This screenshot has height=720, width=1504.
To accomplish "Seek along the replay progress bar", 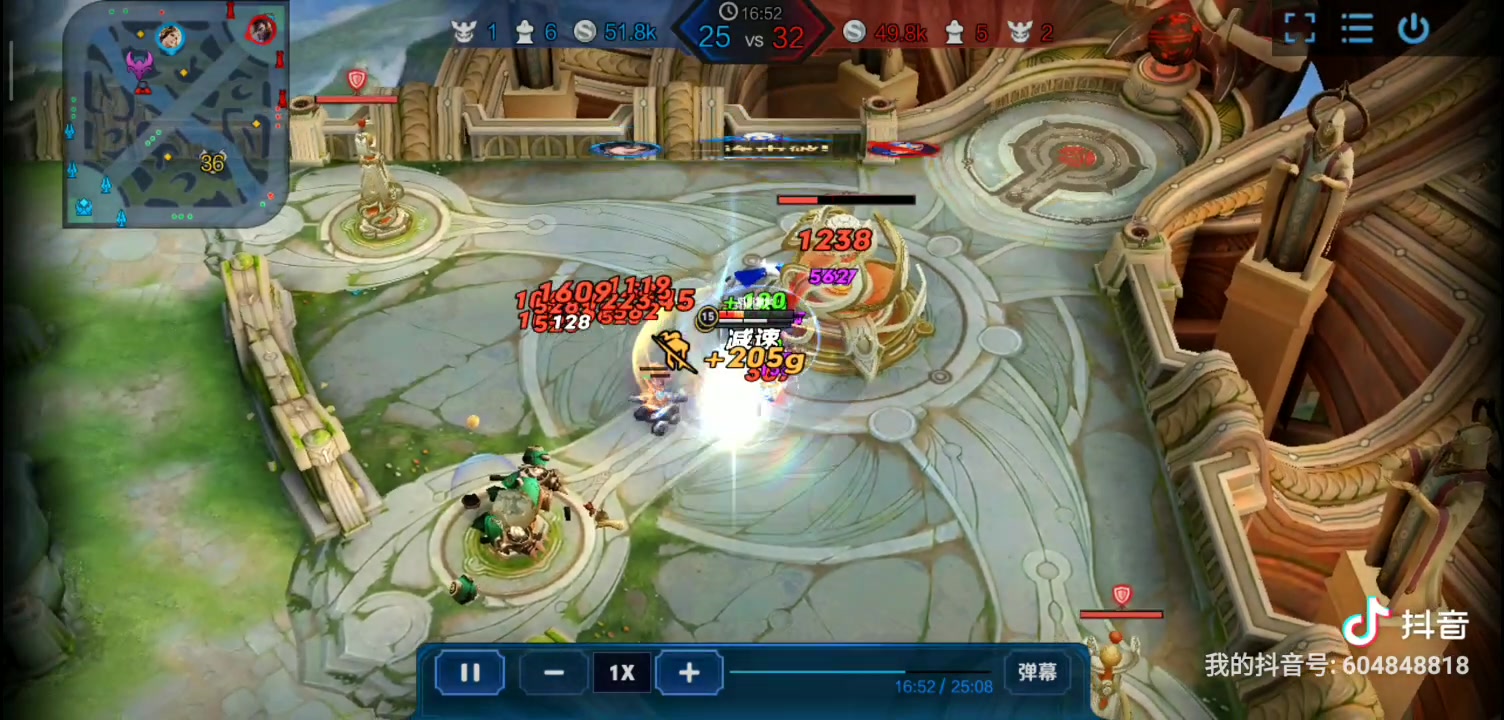I will (860, 672).
